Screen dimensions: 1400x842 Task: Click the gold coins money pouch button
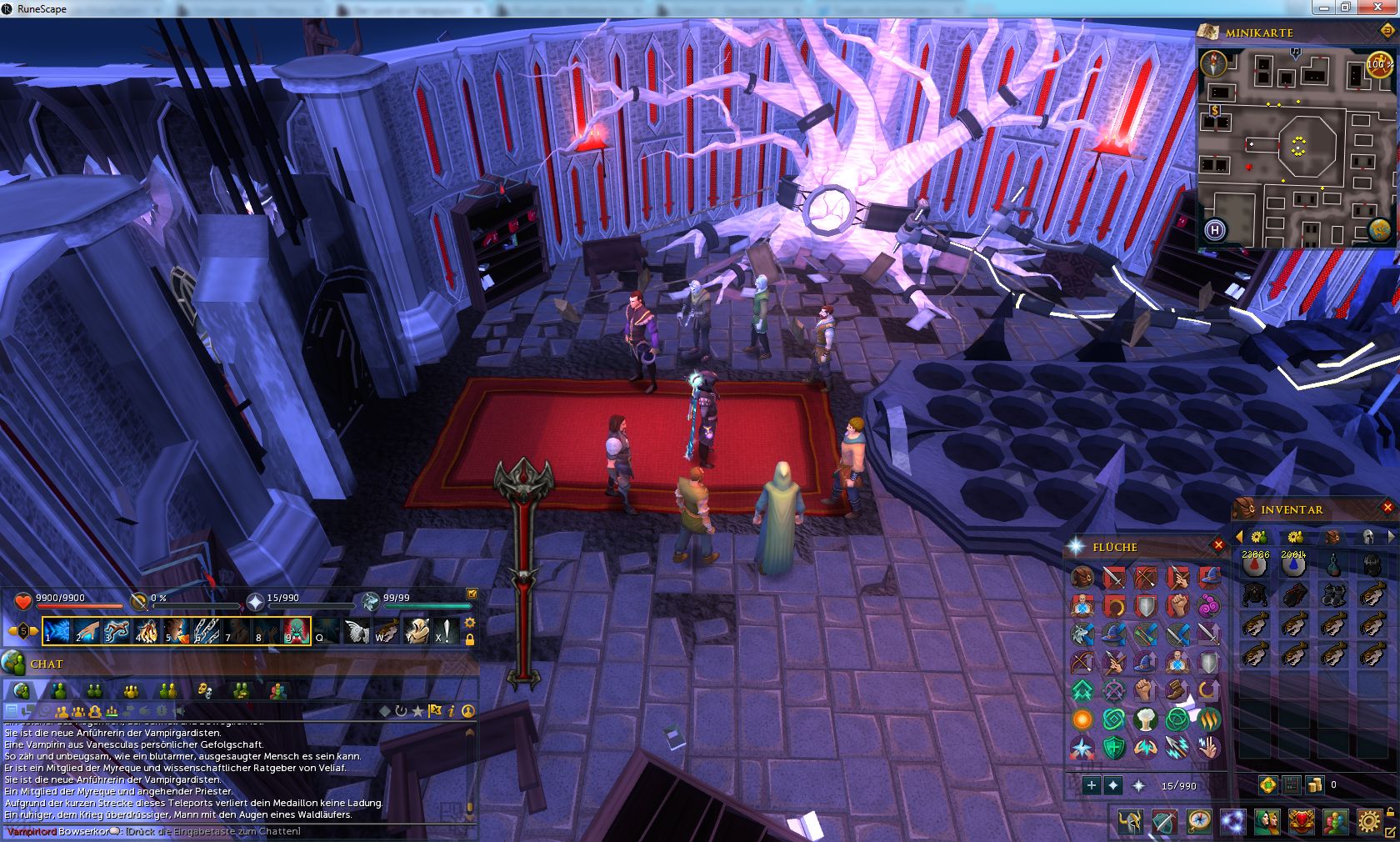1314,784
